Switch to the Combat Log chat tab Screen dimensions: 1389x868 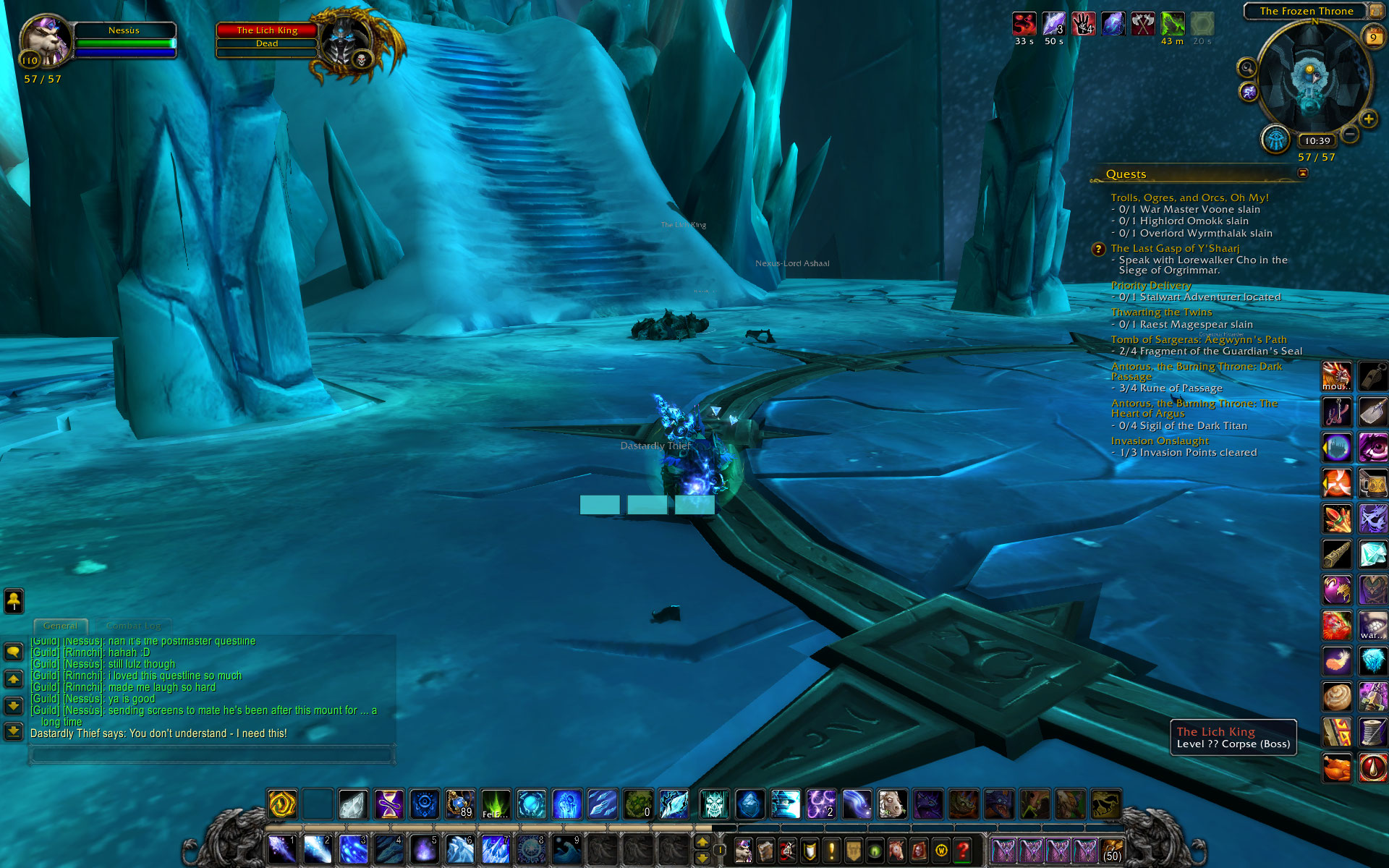(x=133, y=626)
